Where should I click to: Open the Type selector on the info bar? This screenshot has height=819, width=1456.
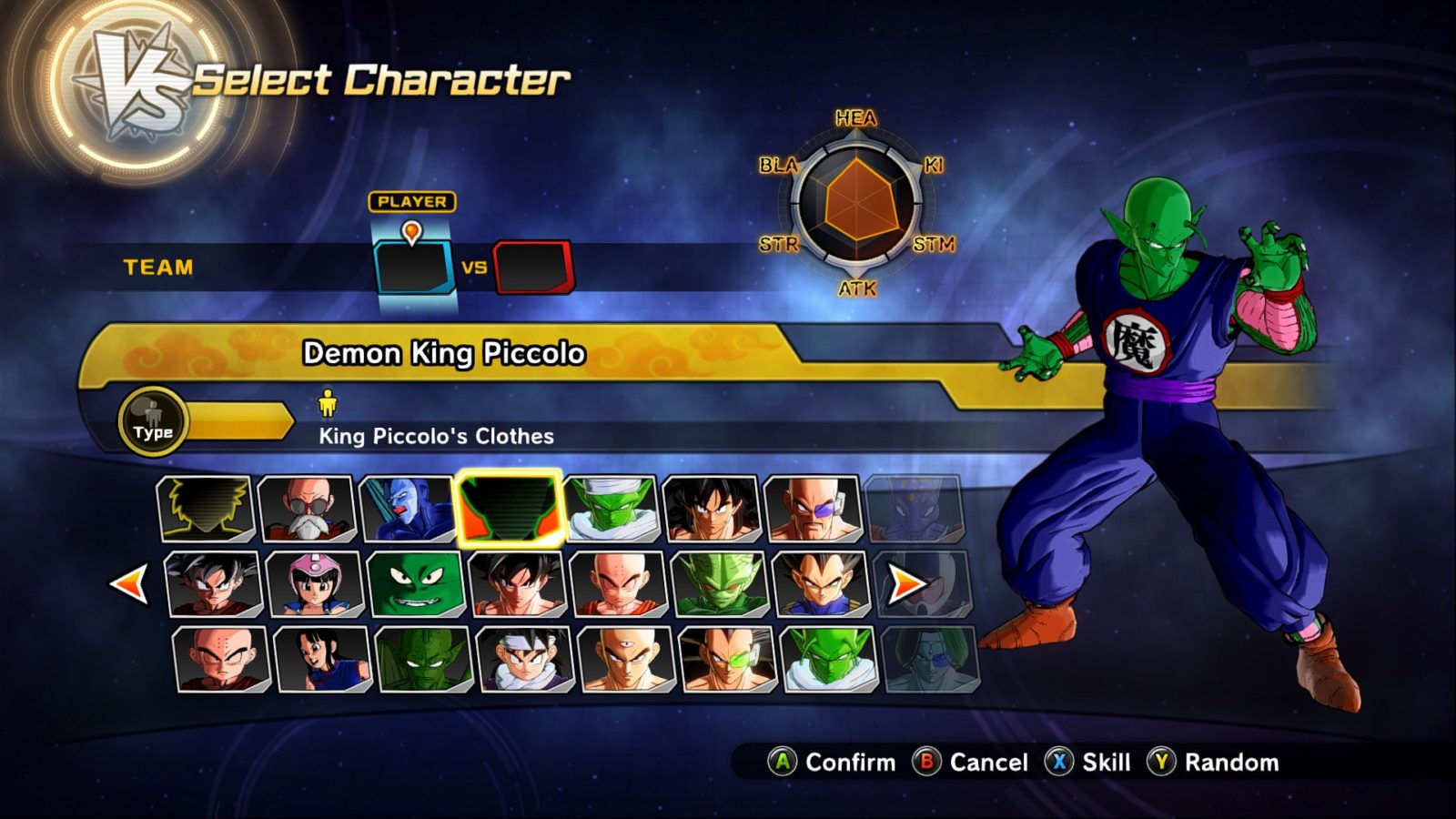153,421
